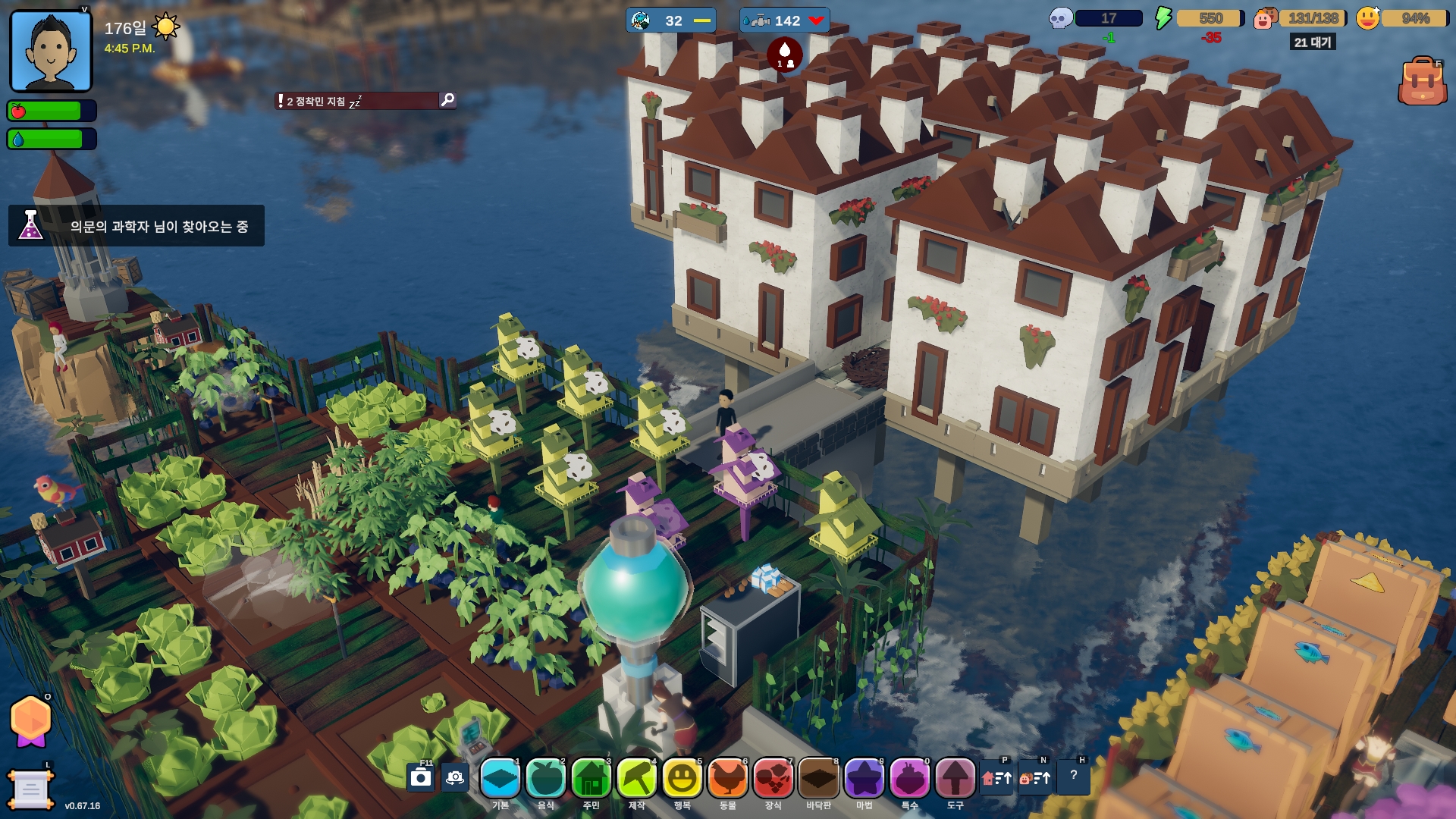Open the orange hexagon achievements badge

point(30,719)
